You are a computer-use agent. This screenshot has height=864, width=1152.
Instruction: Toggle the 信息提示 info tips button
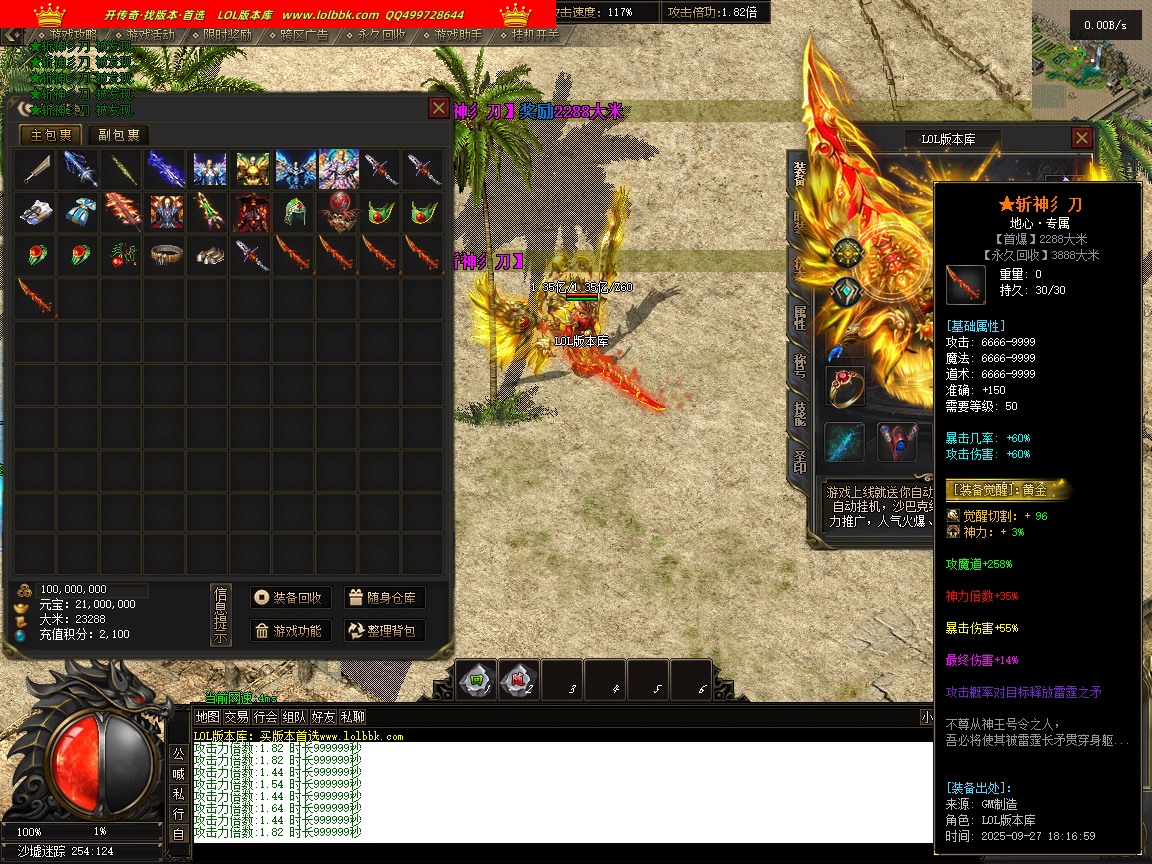point(221,614)
